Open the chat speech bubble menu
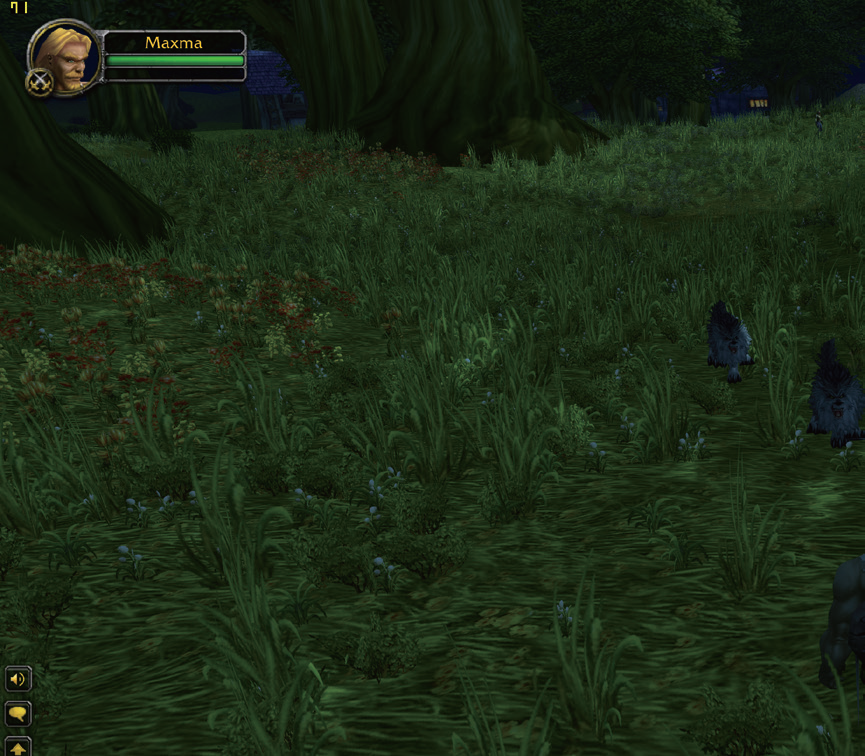The height and width of the screenshot is (756, 865). click(x=18, y=713)
